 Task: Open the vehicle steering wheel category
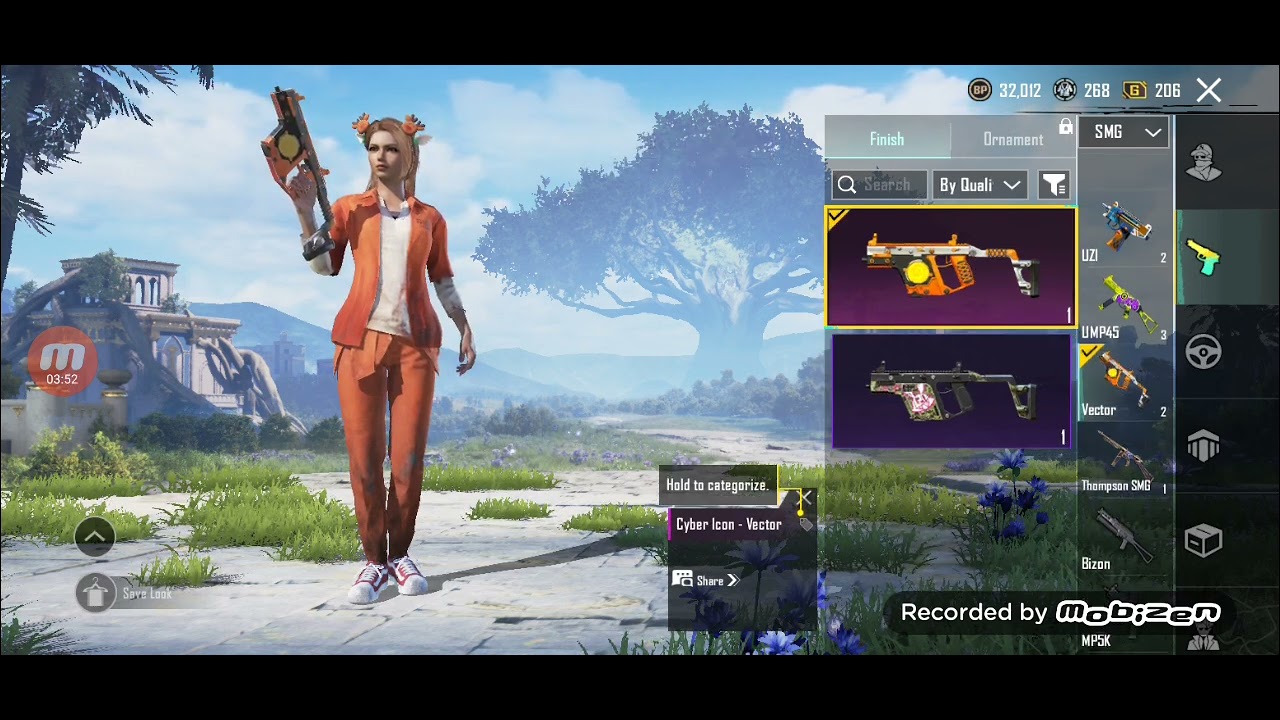(x=1203, y=352)
